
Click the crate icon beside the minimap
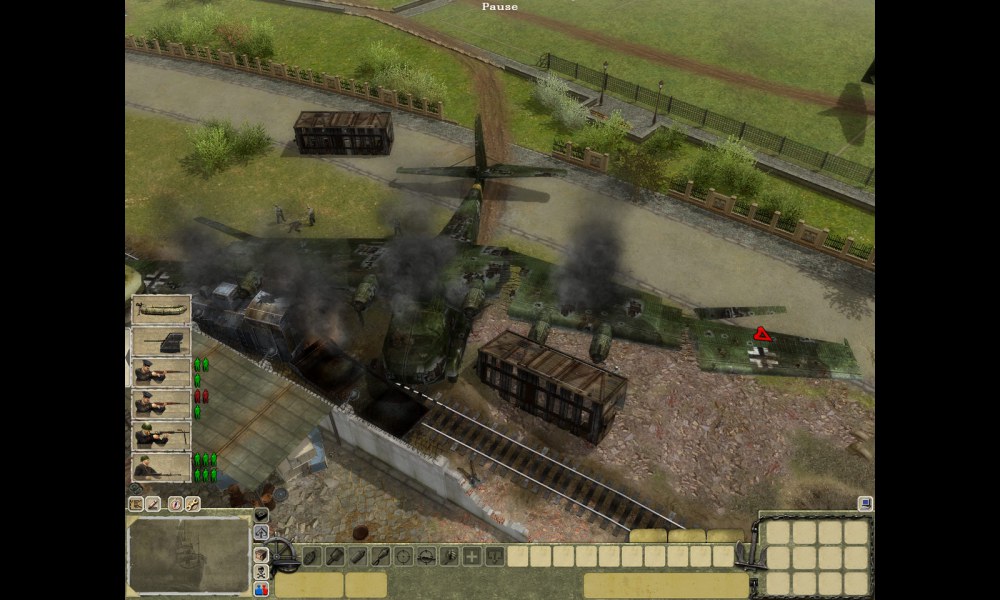coord(262,553)
